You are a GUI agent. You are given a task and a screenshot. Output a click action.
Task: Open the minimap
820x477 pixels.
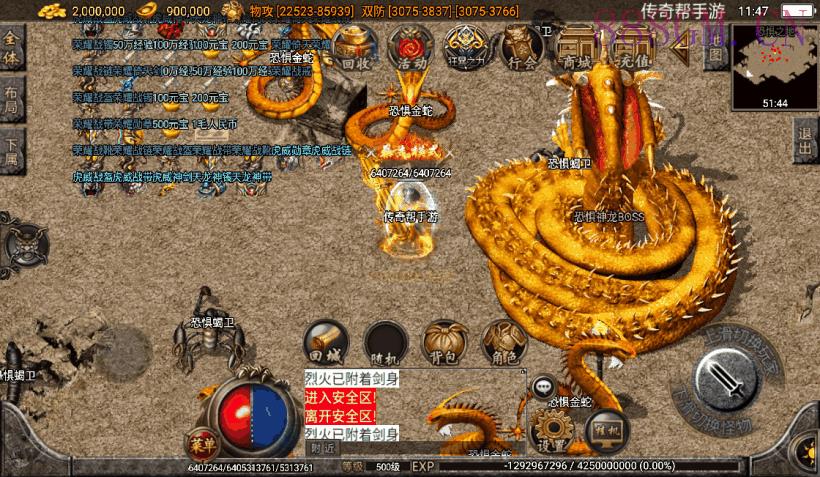[x=774, y=65]
